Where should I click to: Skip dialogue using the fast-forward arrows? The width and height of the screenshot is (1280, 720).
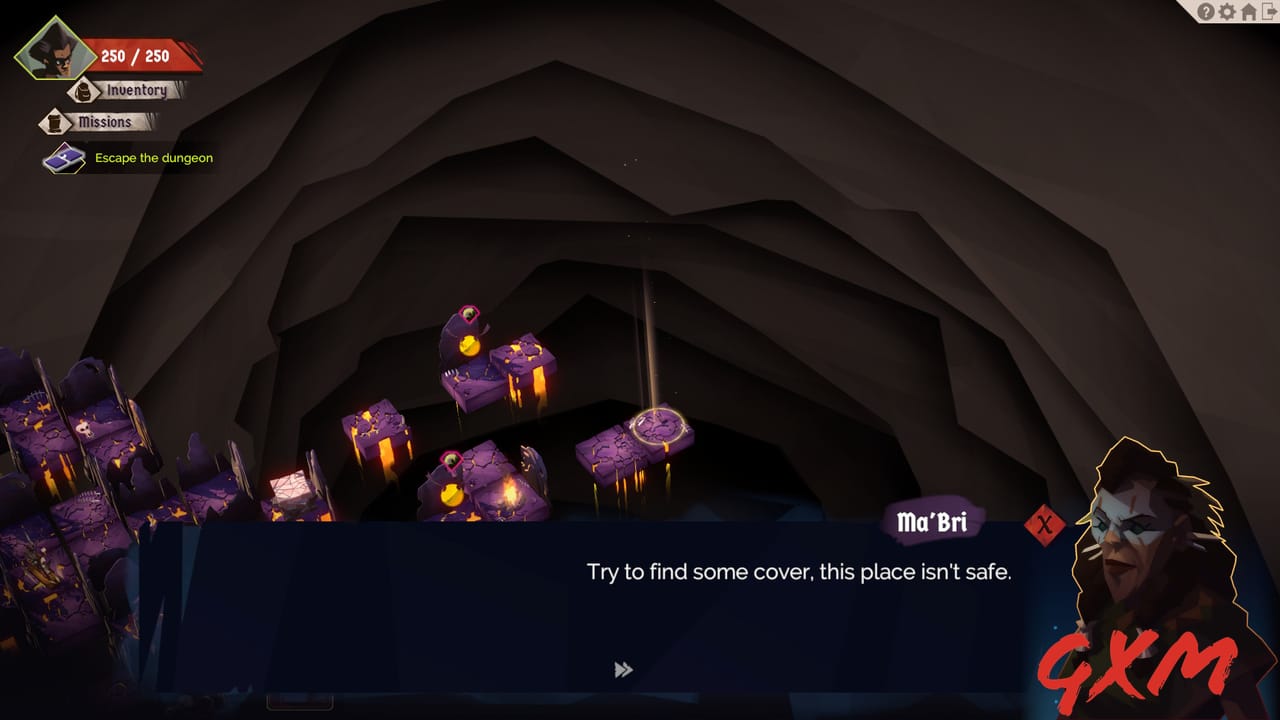[625, 669]
